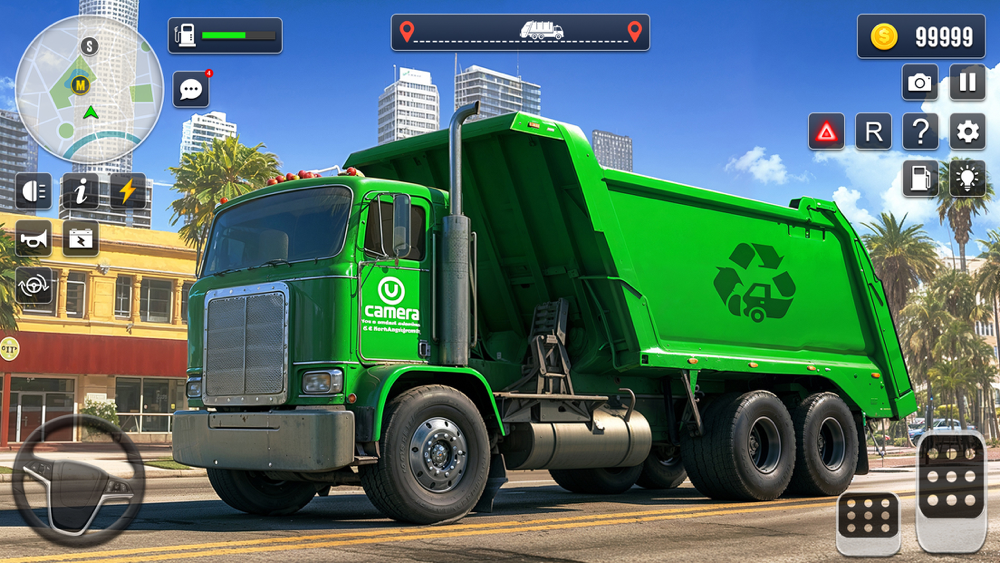Open the circular minimap
This screenshot has height=563, width=1000.
pyautogui.click(x=90, y=90)
